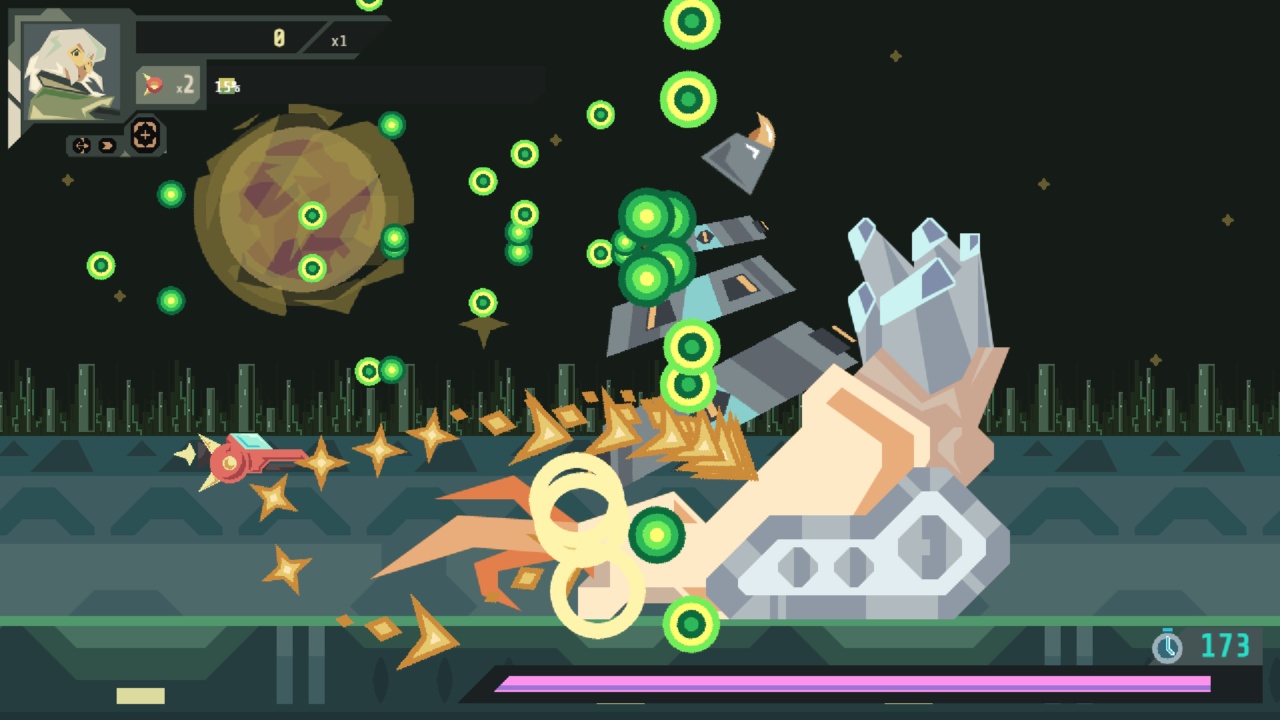The width and height of the screenshot is (1280, 720).
Task: Toggle the x1 score multiplier display
Action: [338, 42]
